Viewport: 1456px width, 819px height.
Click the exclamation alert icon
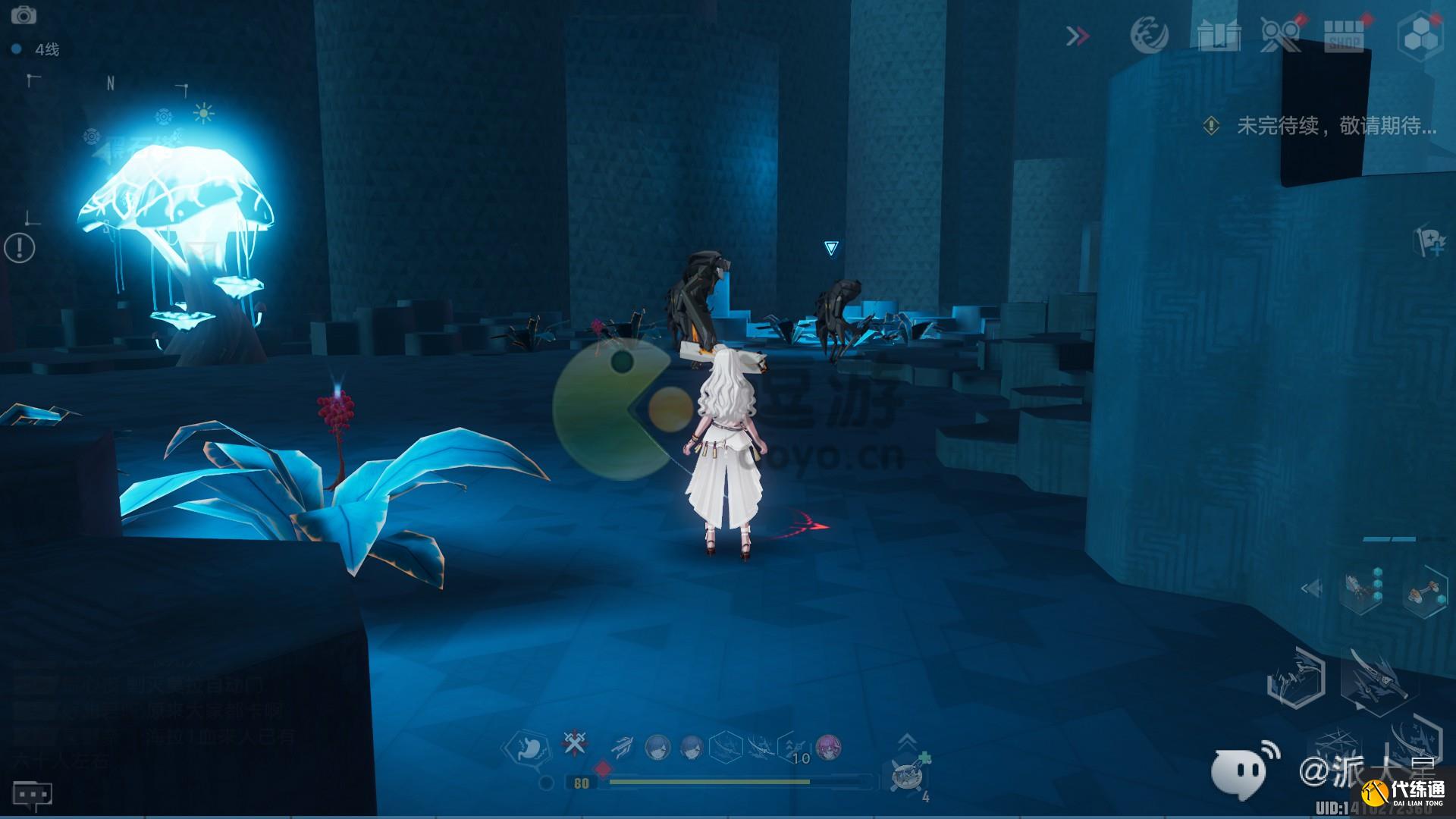click(x=19, y=247)
